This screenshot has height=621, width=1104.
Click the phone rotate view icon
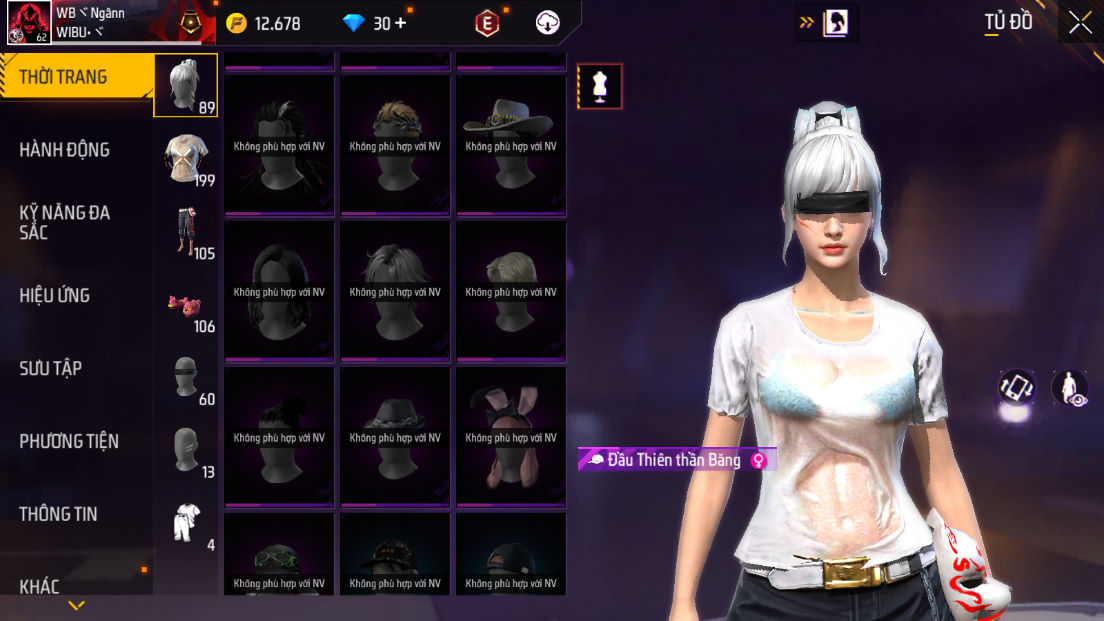coord(1017,387)
